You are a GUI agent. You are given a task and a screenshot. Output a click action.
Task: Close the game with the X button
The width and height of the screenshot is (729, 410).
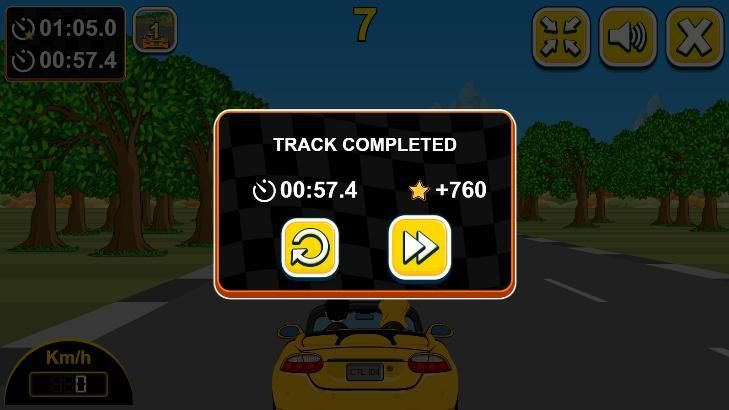coord(694,37)
